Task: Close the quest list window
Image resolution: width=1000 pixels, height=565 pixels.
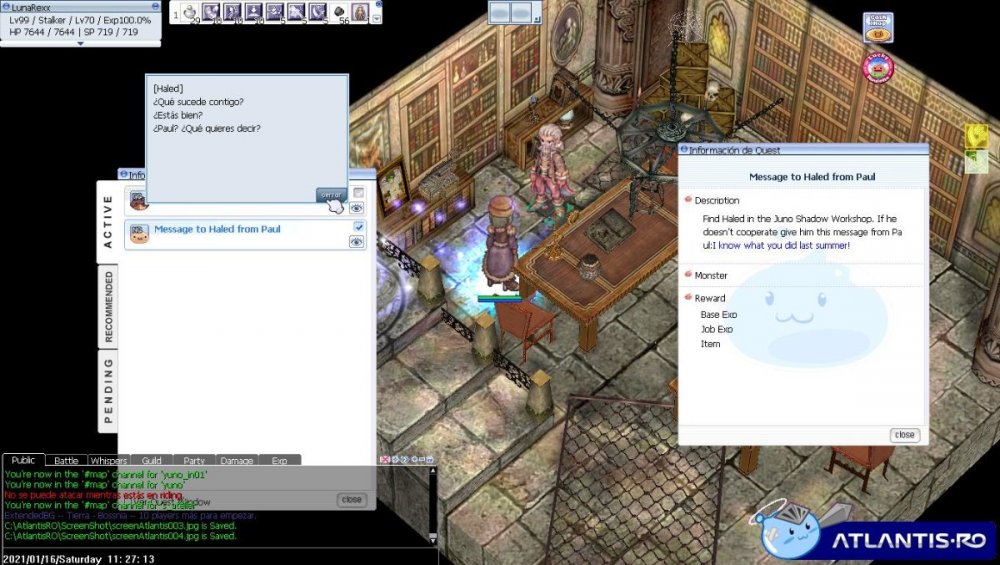Action: [351, 499]
